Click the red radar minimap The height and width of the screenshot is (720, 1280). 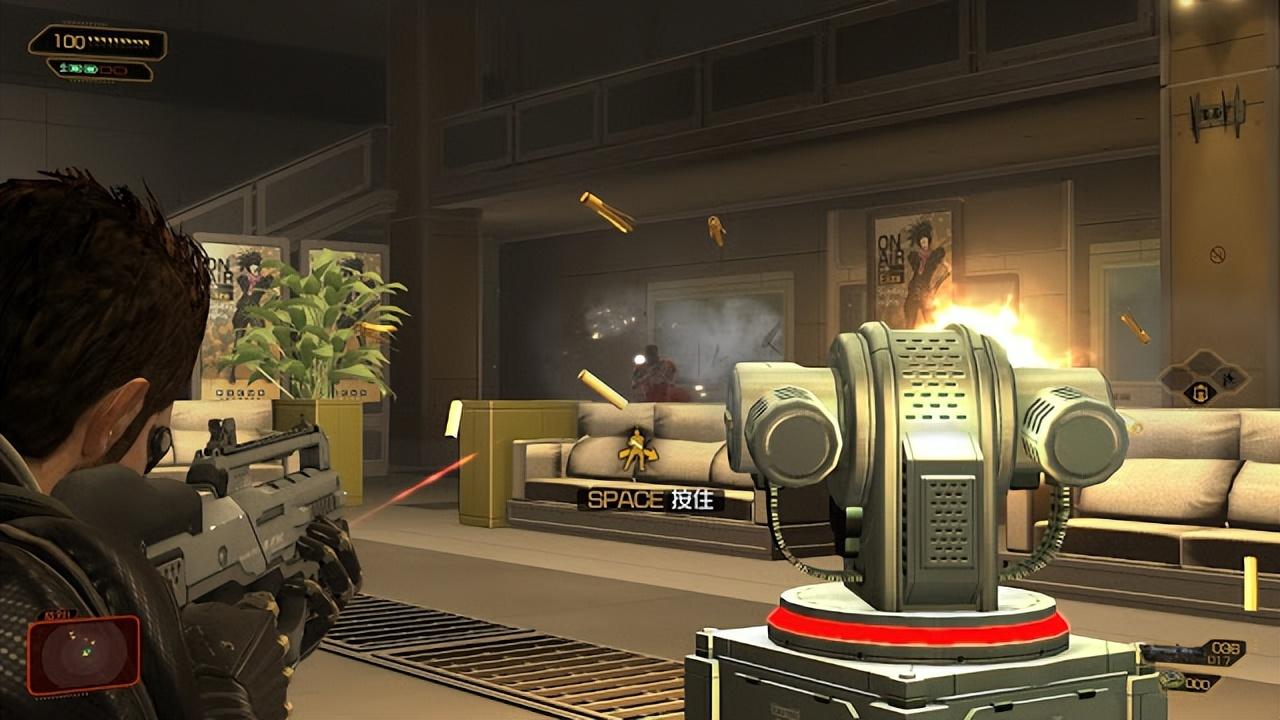click(x=84, y=655)
